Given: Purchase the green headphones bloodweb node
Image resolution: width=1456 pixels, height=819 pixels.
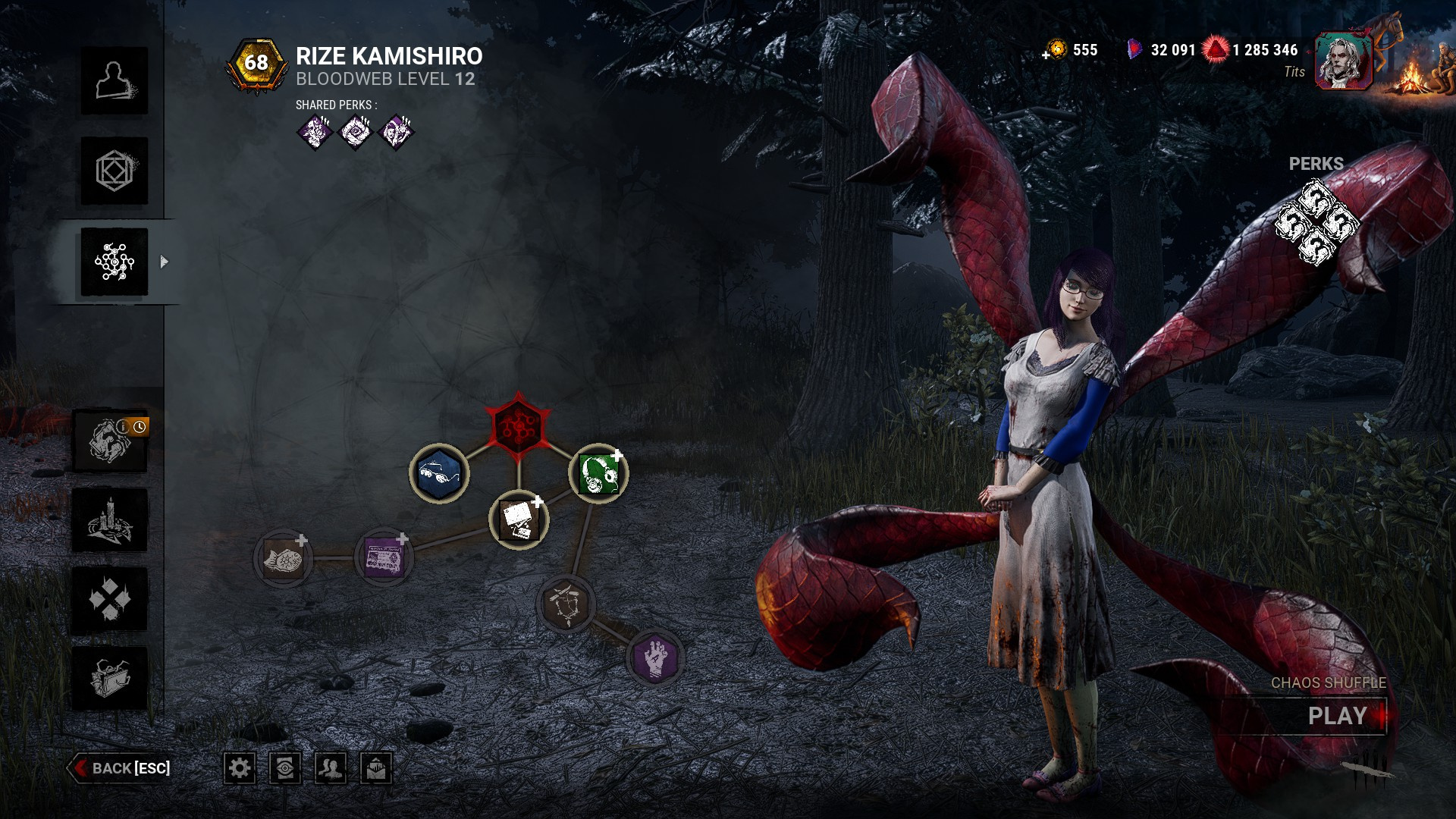Looking at the screenshot, I should [x=598, y=474].
